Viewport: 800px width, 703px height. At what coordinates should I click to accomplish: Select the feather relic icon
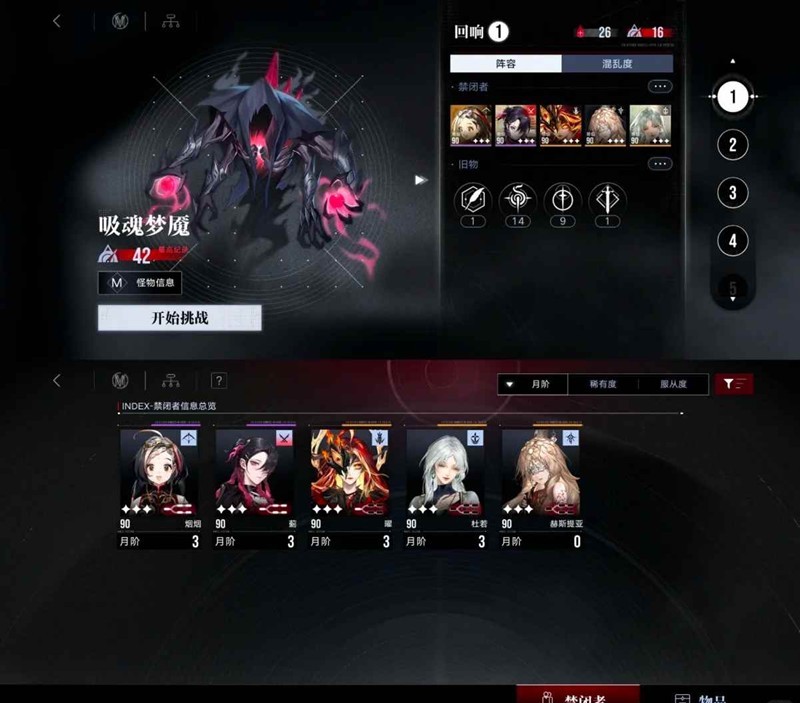[473, 198]
